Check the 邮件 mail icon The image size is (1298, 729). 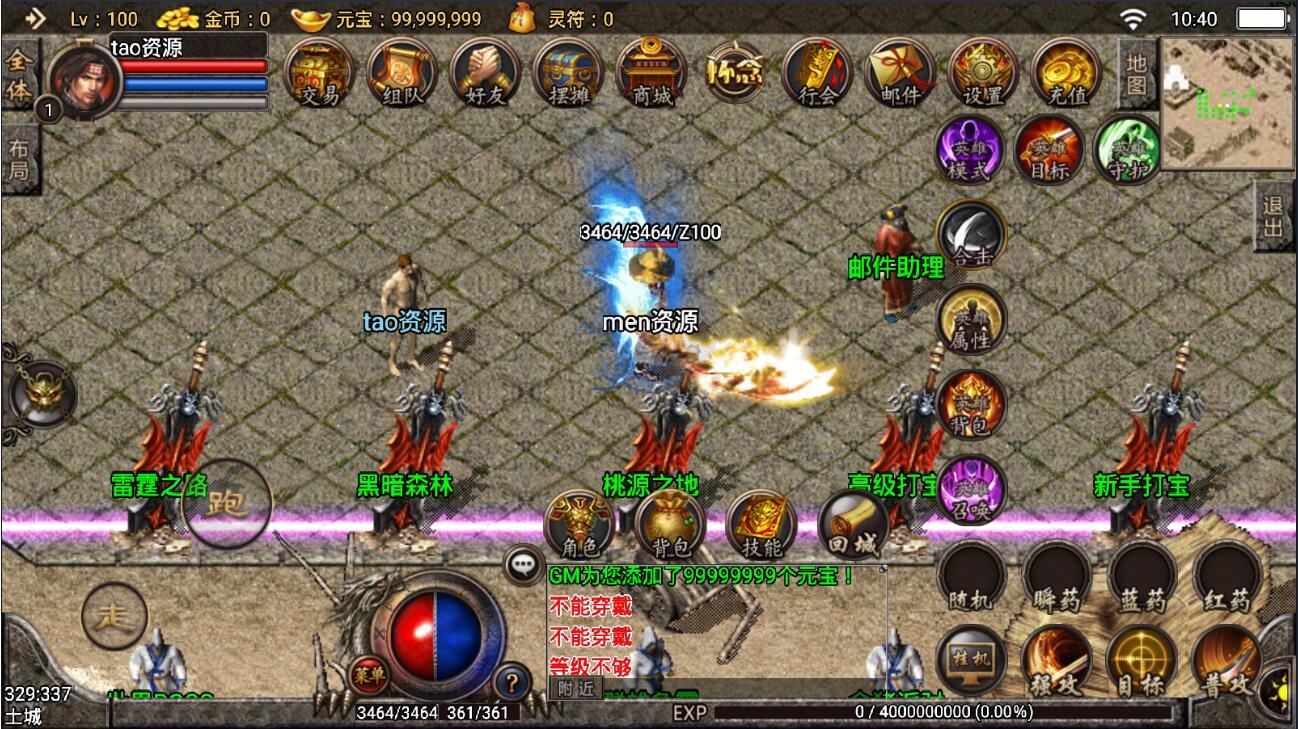coord(900,72)
